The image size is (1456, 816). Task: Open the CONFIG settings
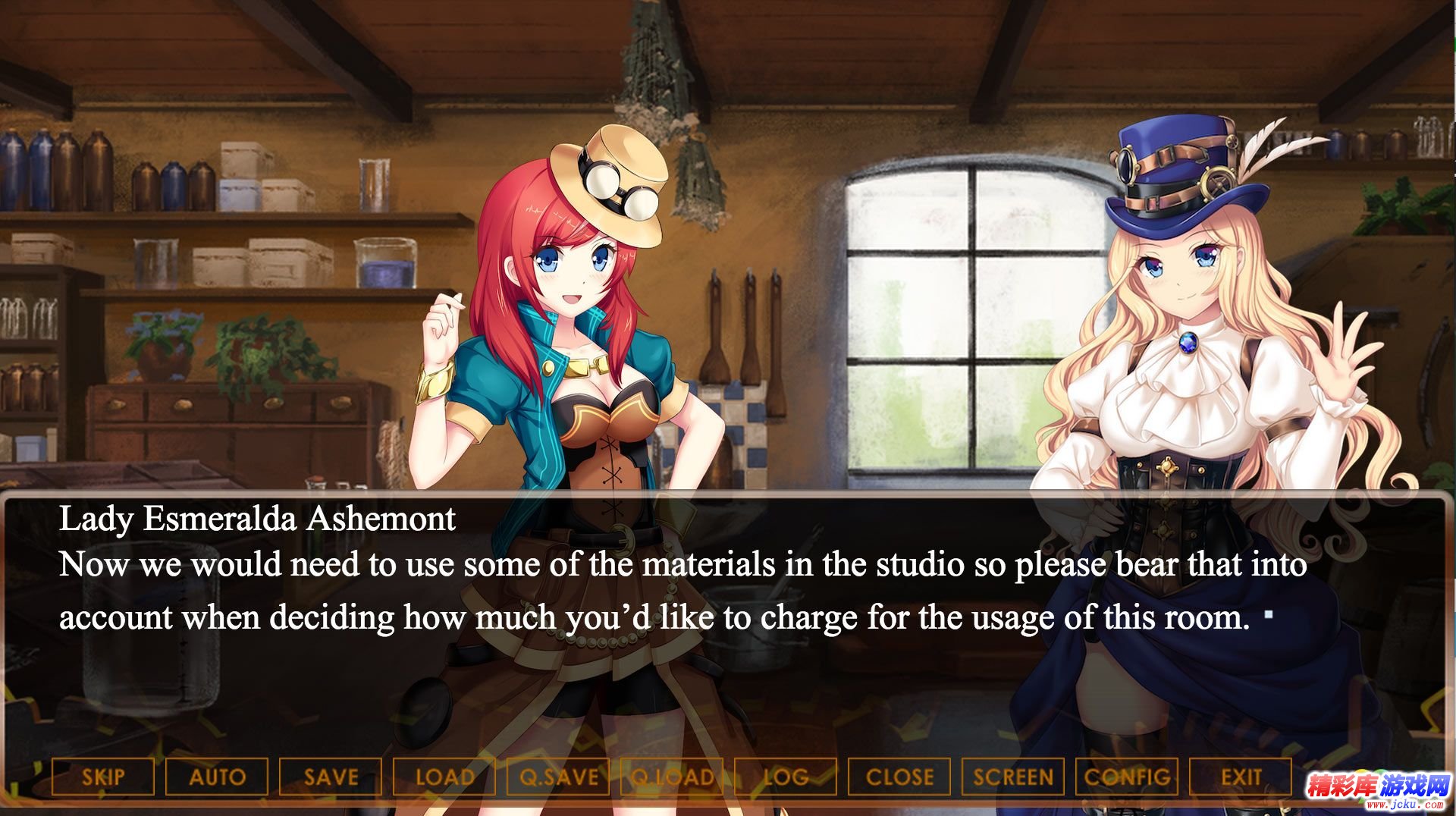coord(1127,777)
